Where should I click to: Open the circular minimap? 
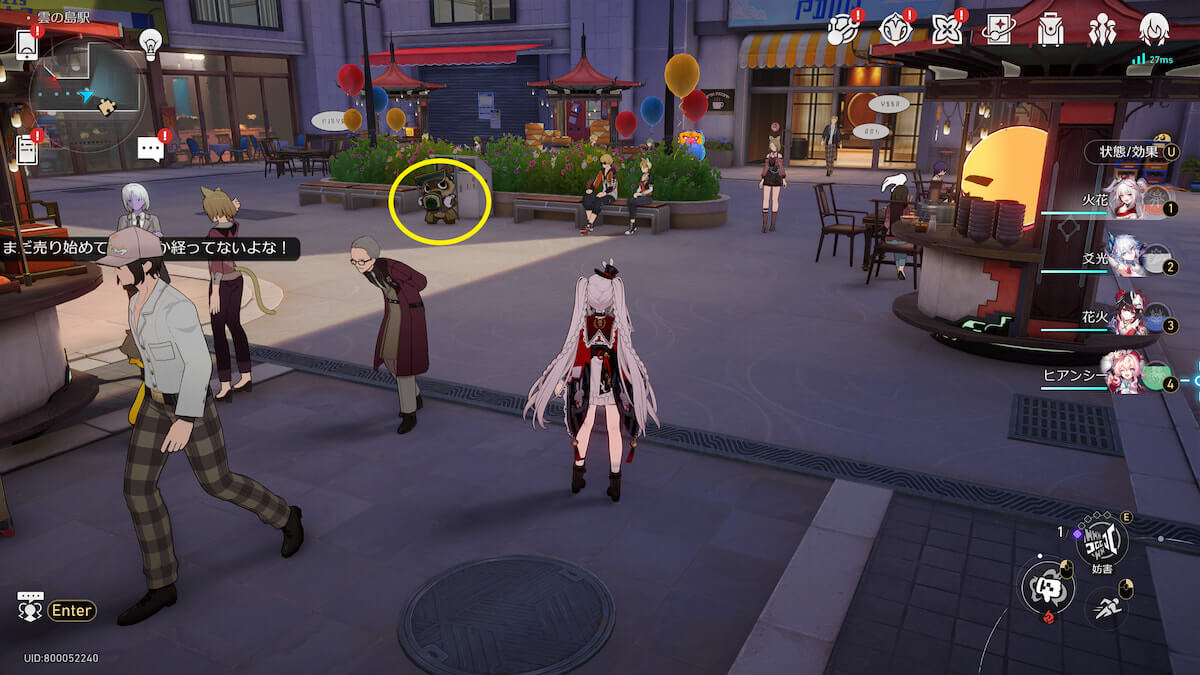point(87,97)
